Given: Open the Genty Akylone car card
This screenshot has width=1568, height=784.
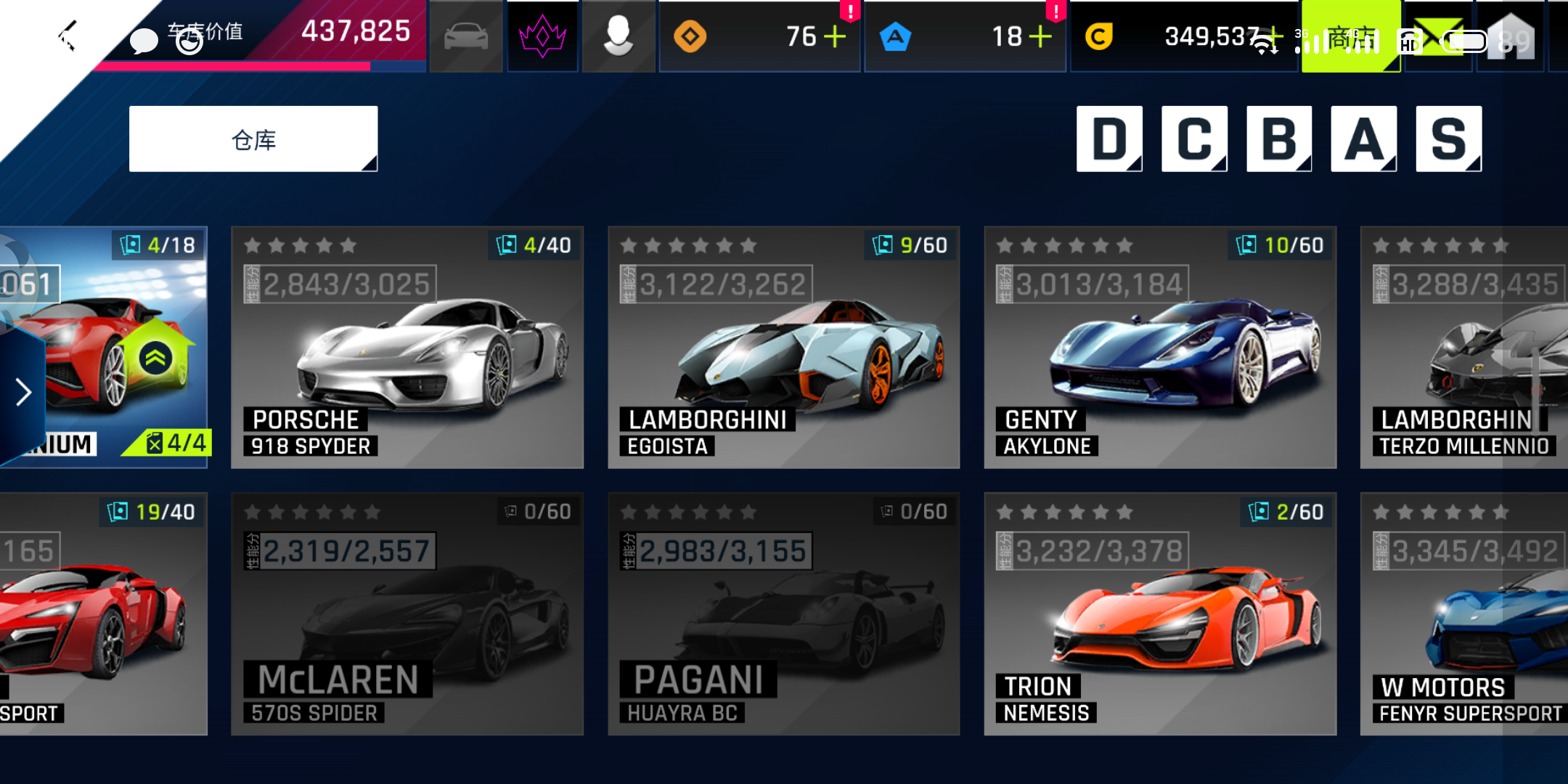Looking at the screenshot, I should [x=1159, y=347].
